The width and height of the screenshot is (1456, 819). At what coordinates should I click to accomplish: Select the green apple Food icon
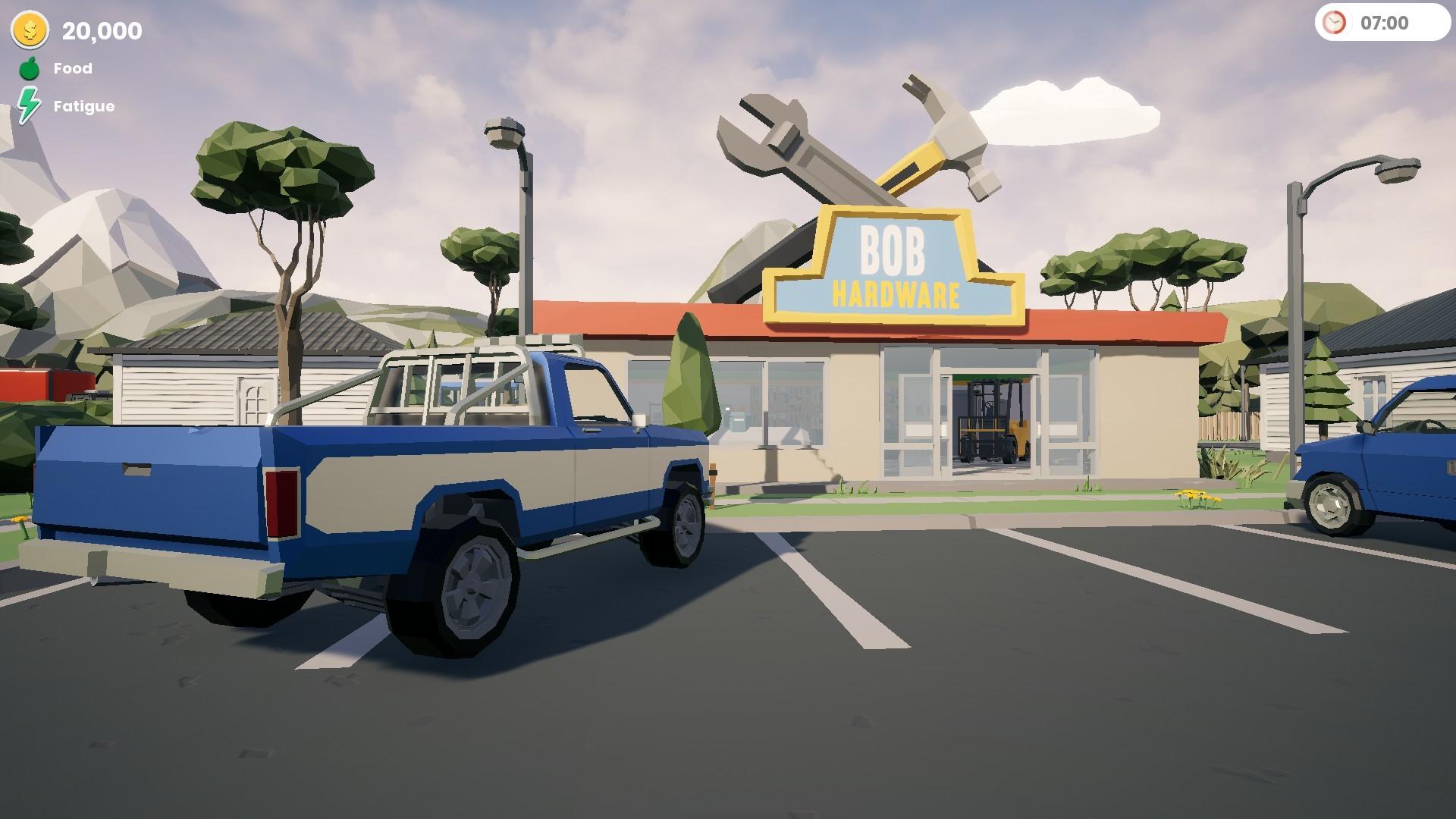click(x=29, y=68)
